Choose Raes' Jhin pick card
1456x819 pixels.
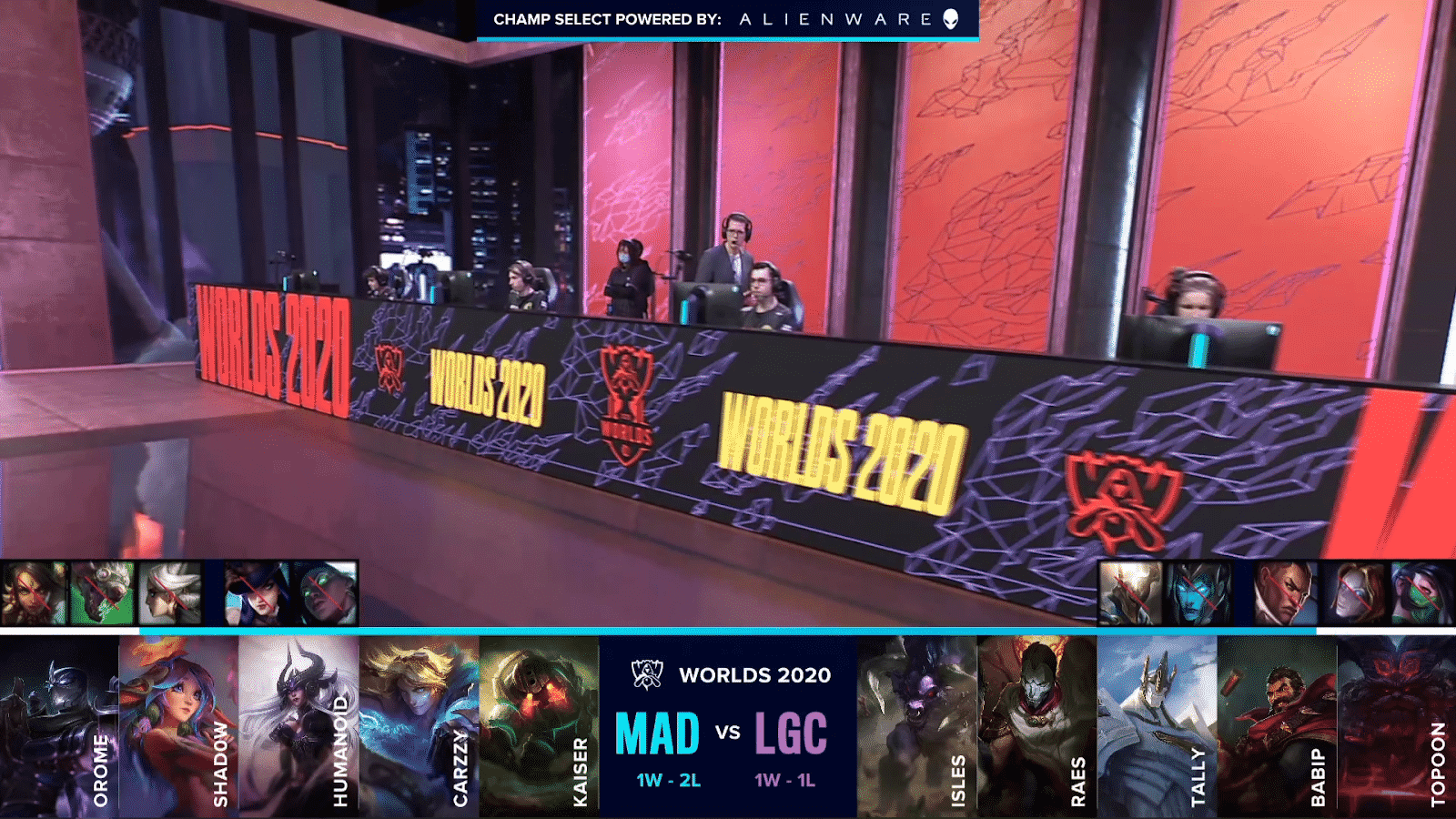(x=1037, y=726)
